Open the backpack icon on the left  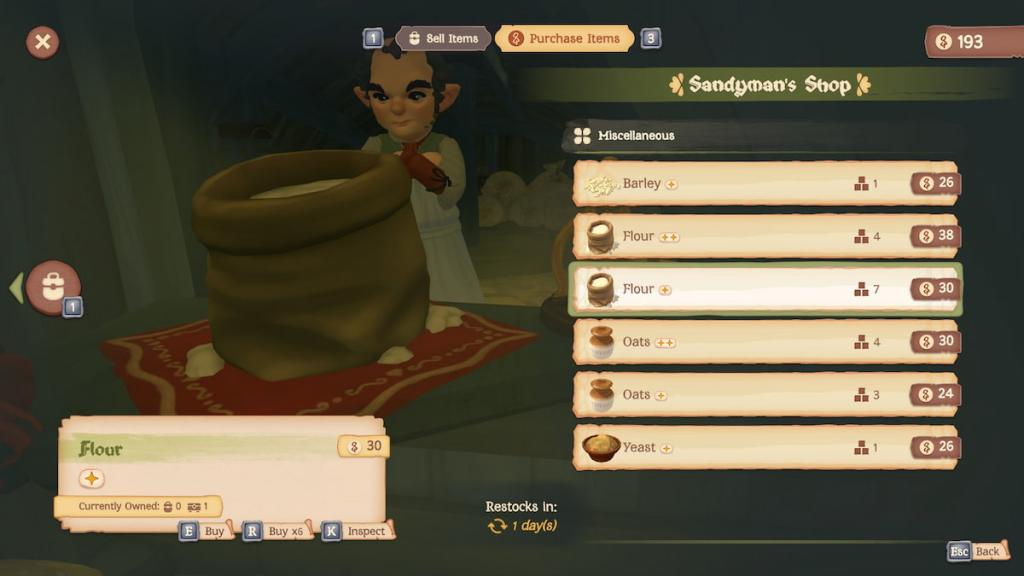(x=53, y=288)
